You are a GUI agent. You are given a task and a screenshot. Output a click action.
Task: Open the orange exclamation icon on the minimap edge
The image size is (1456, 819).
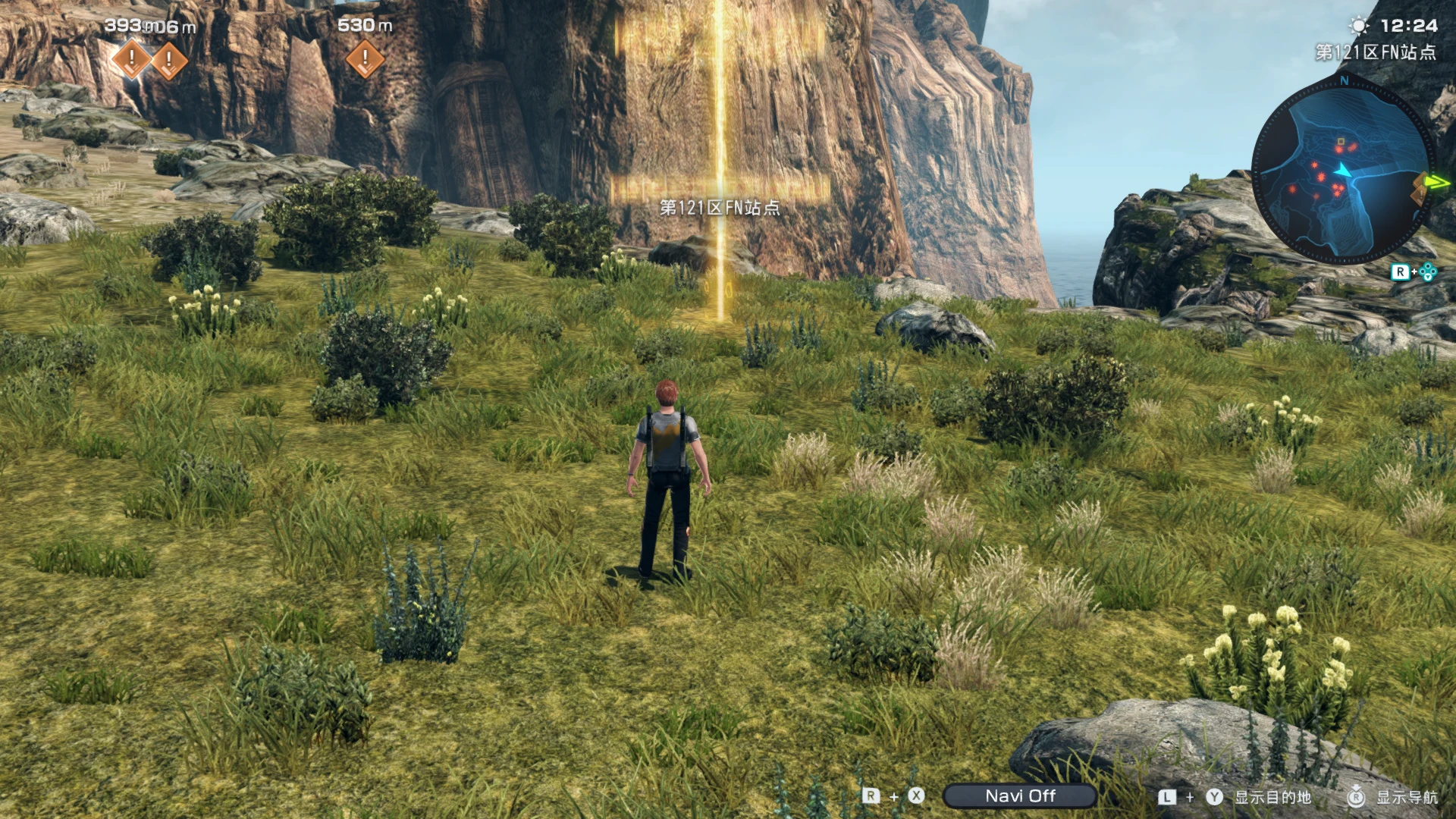point(1421,196)
